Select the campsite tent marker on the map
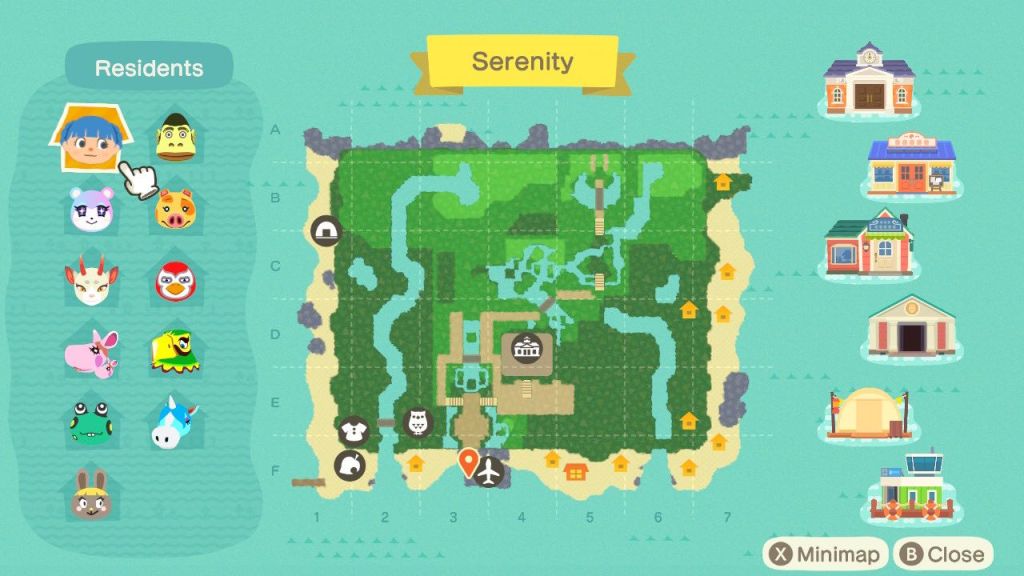The height and width of the screenshot is (576, 1024). pyautogui.click(x=326, y=232)
